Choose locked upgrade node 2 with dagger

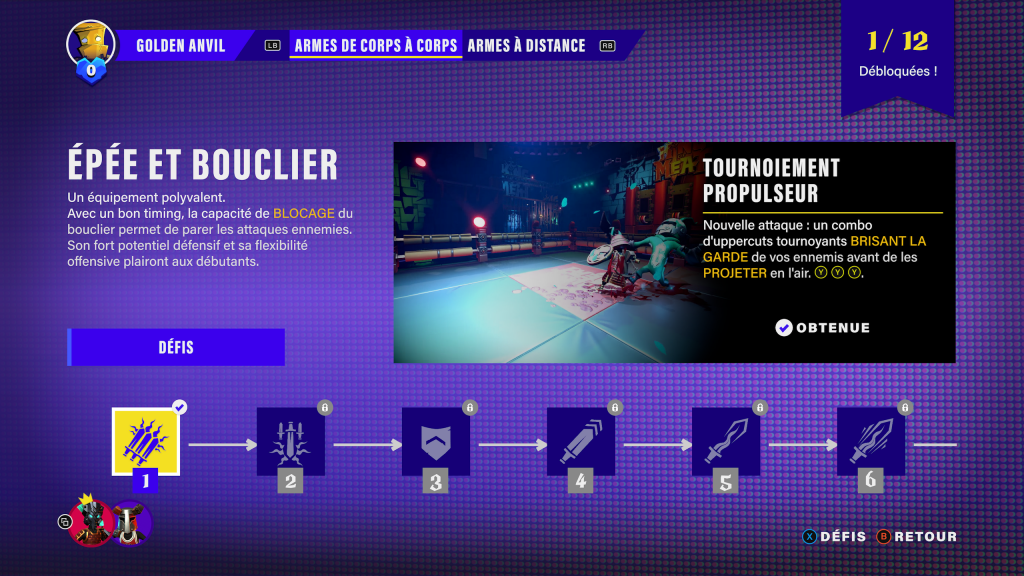[291, 441]
